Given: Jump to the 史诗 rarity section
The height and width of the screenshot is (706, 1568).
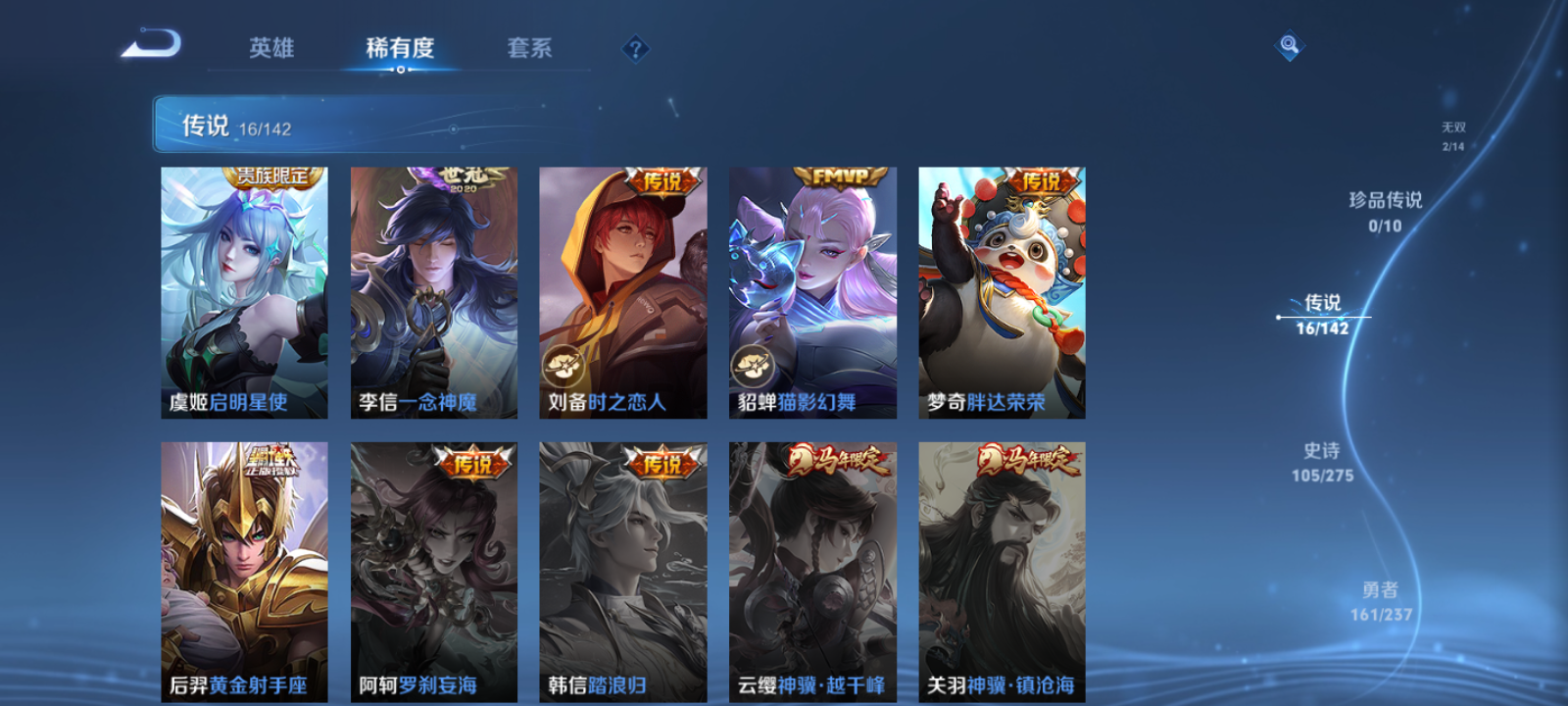Looking at the screenshot, I should point(1321,463).
